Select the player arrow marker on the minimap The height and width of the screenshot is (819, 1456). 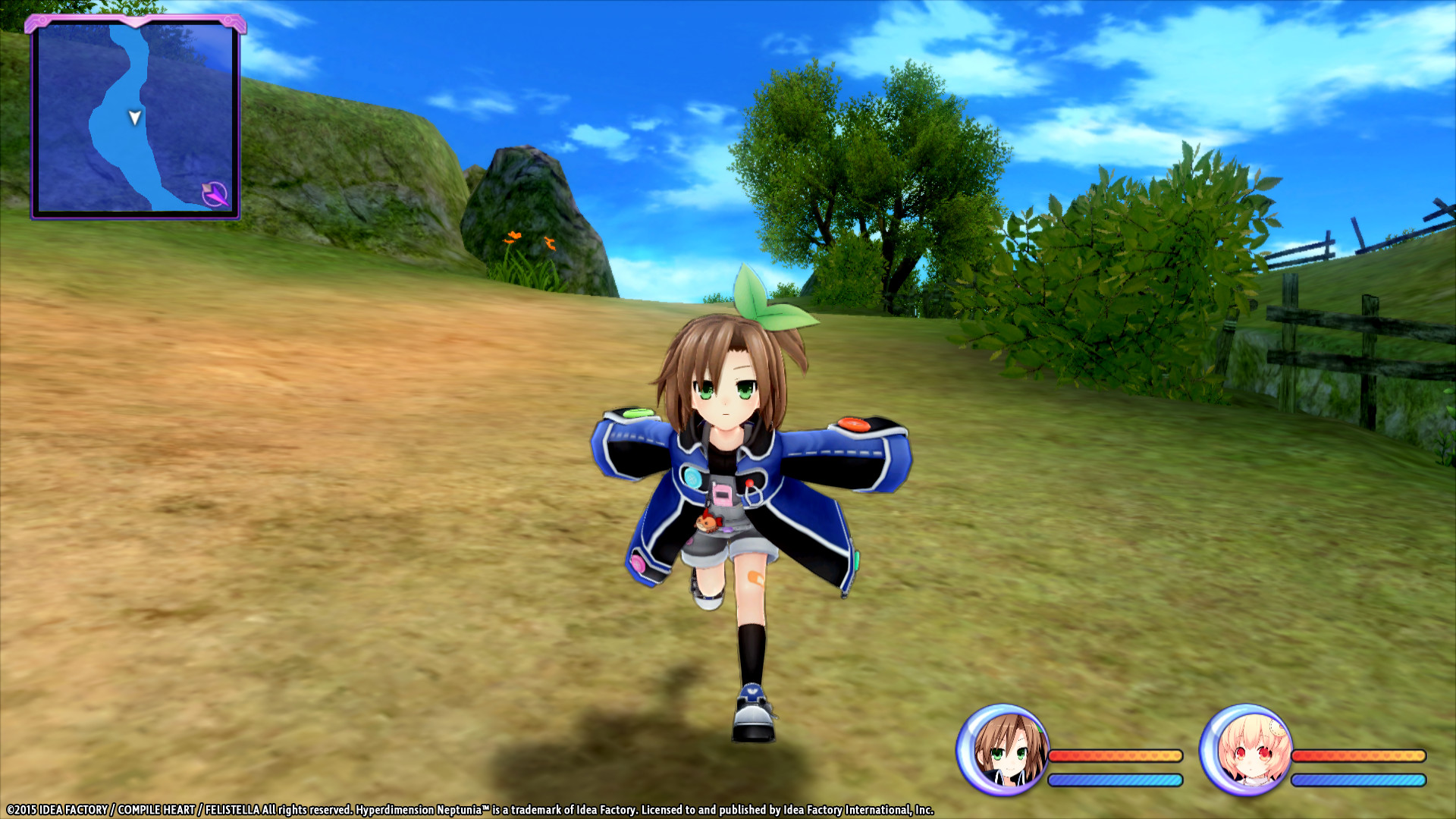133,118
